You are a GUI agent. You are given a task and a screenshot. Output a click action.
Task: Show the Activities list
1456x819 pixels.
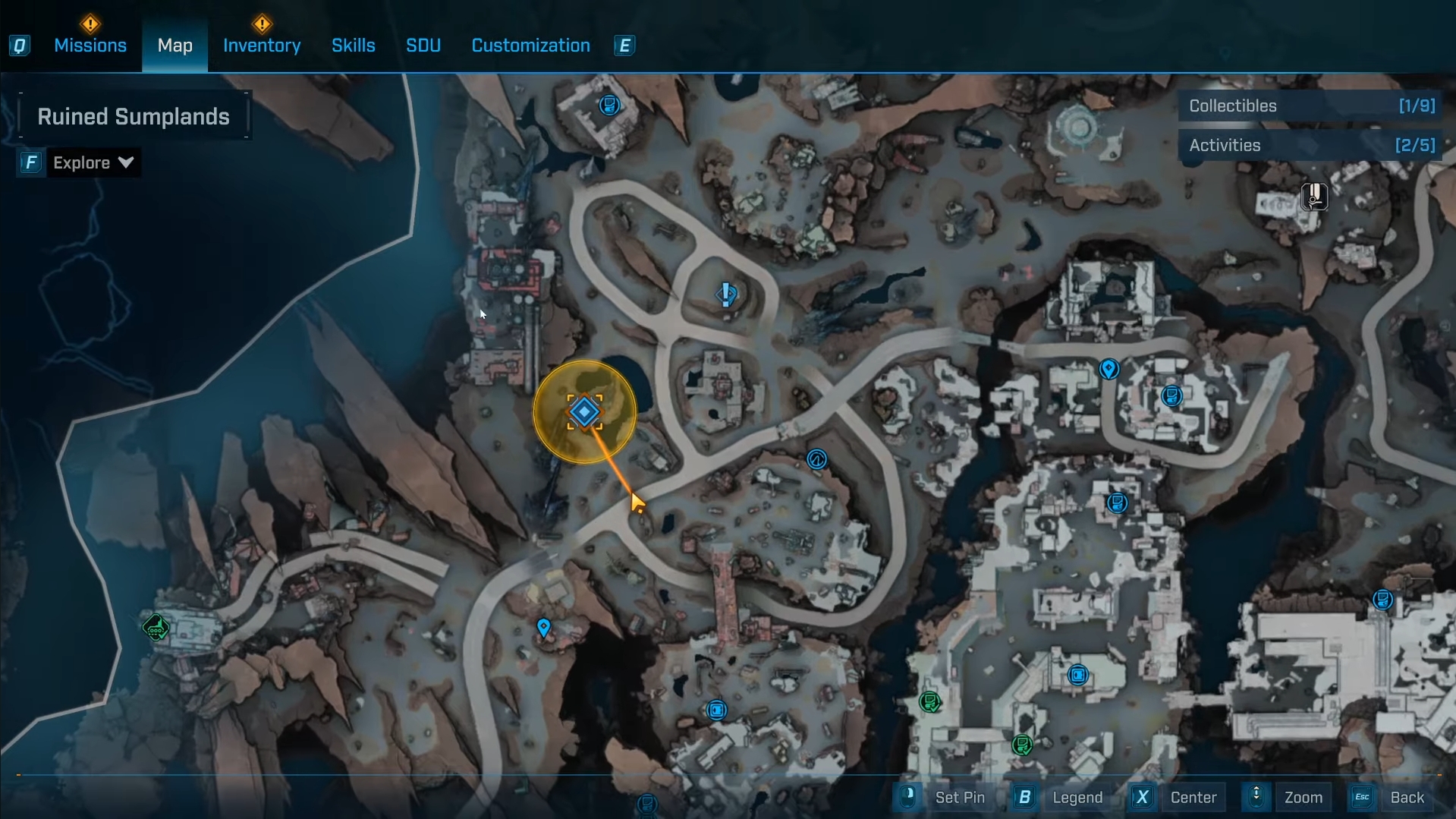point(1310,146)
